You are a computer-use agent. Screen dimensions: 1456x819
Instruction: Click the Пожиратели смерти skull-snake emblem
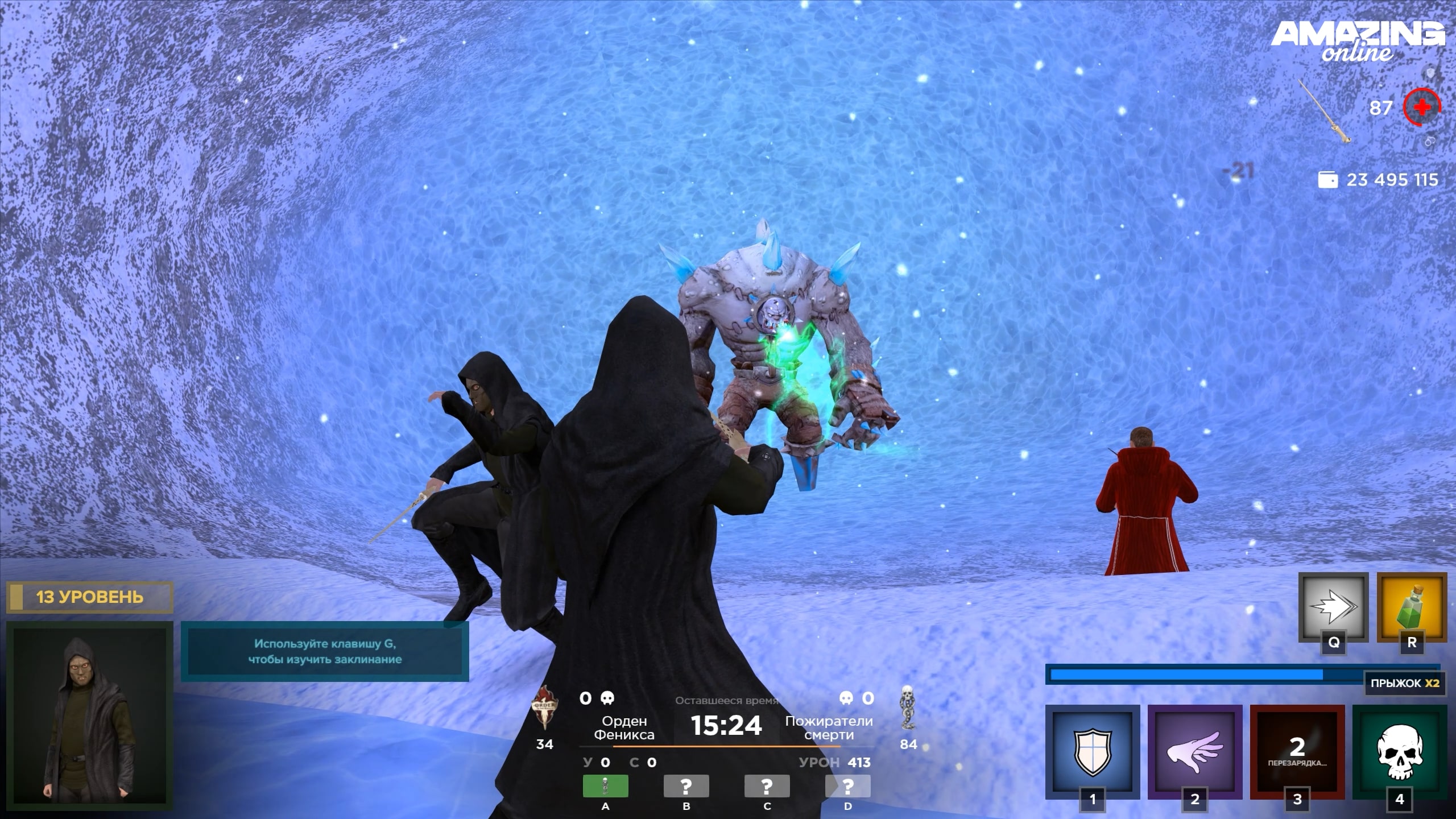[908, 708]
